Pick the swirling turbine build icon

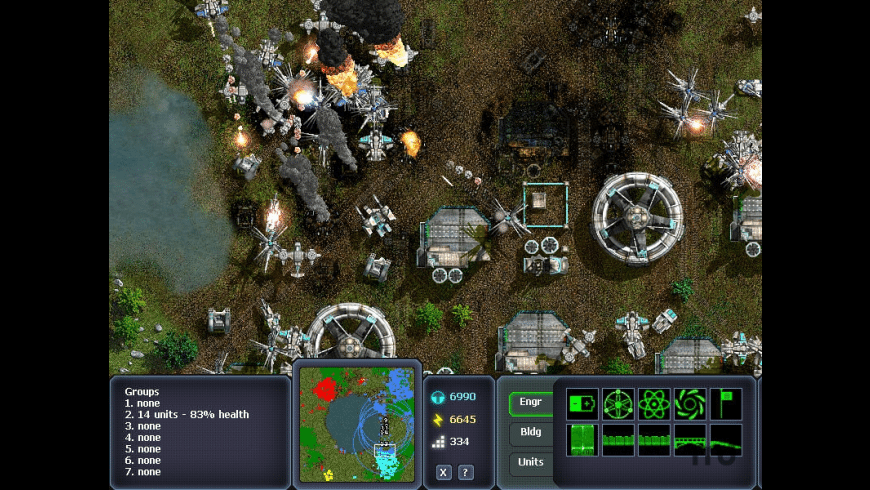[690, 403]
